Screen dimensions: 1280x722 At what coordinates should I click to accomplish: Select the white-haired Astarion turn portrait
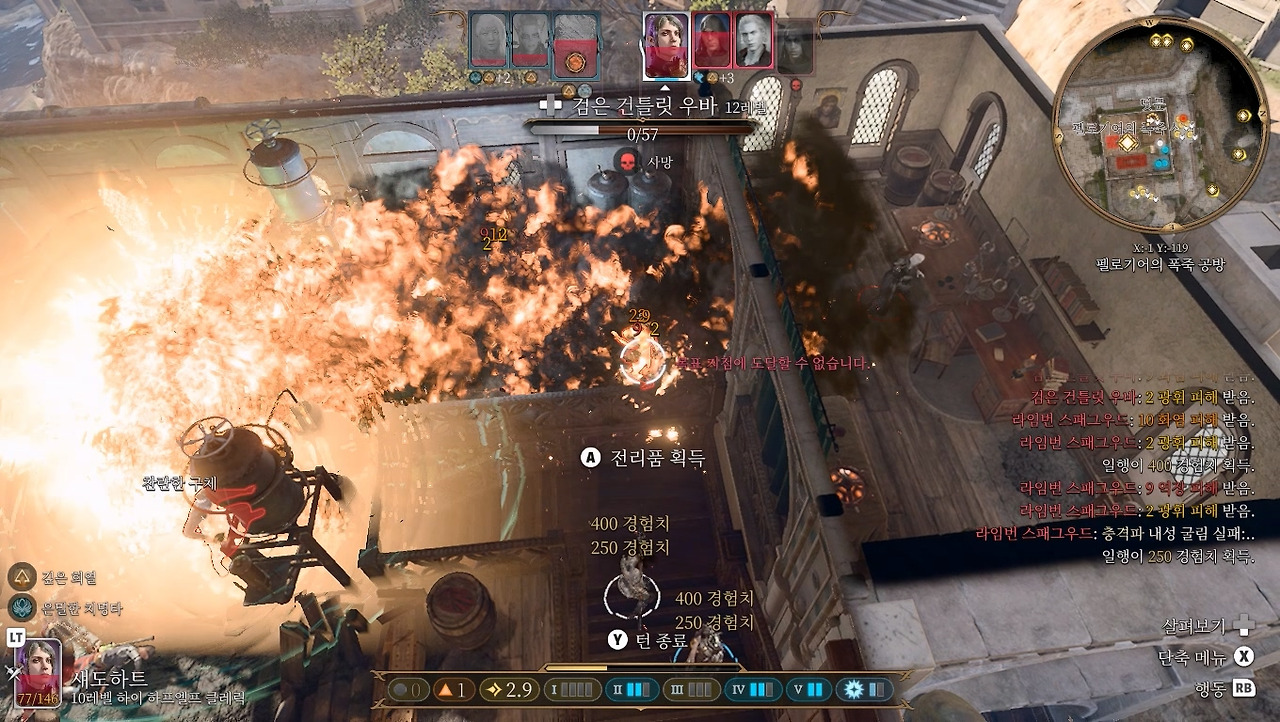click(x=754, y=43)
